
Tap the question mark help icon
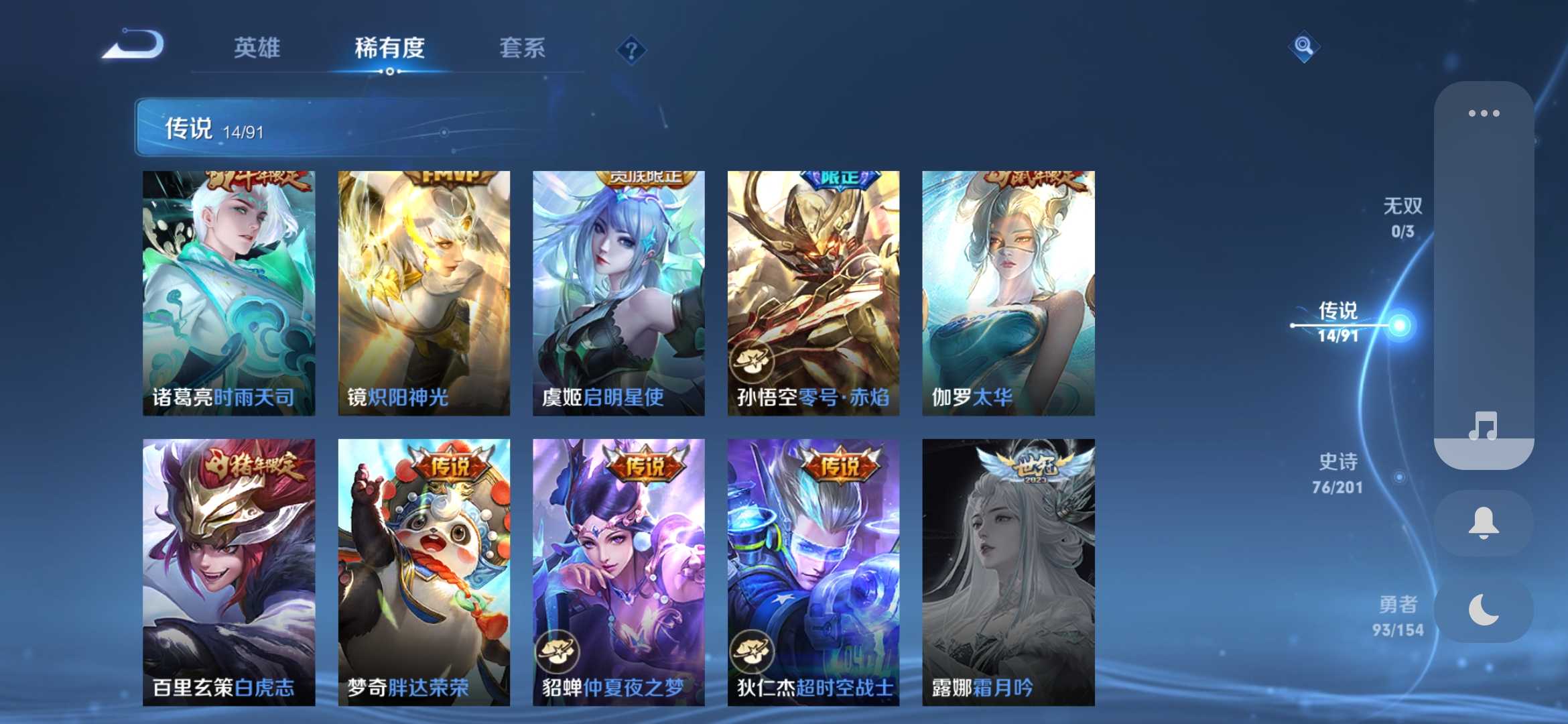631,50
